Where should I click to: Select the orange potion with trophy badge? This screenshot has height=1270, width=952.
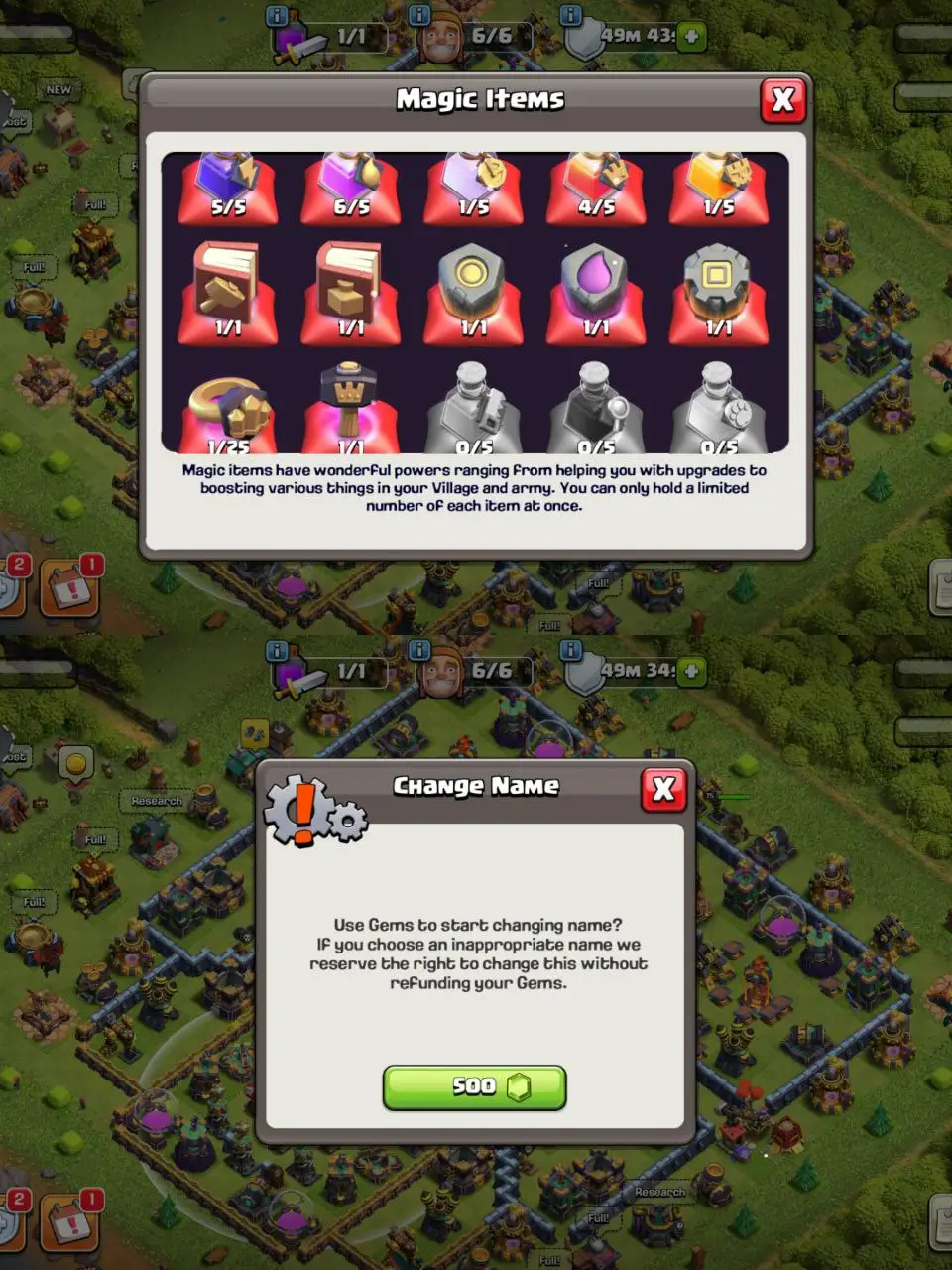719,187
